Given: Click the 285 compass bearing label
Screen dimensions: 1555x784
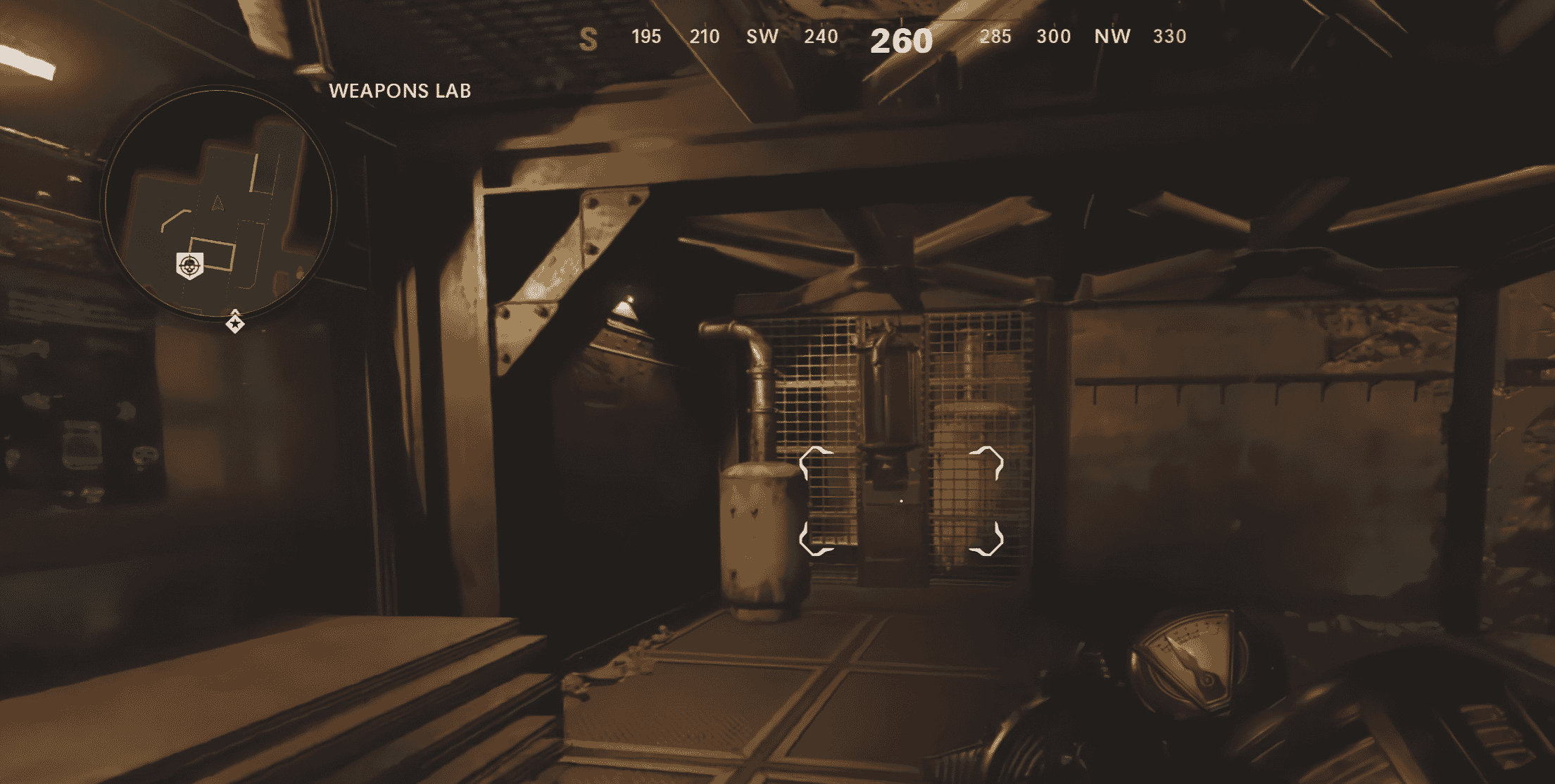Looking at the screenshot, I should click(x=997, y=37).
